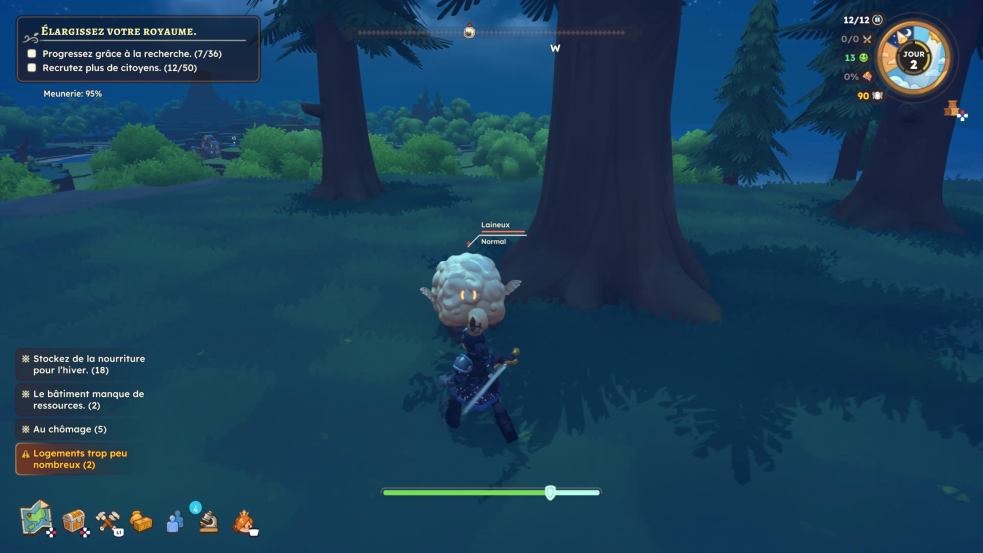
Task: Open the crowned ruler character menu
Action: [243, 521]
